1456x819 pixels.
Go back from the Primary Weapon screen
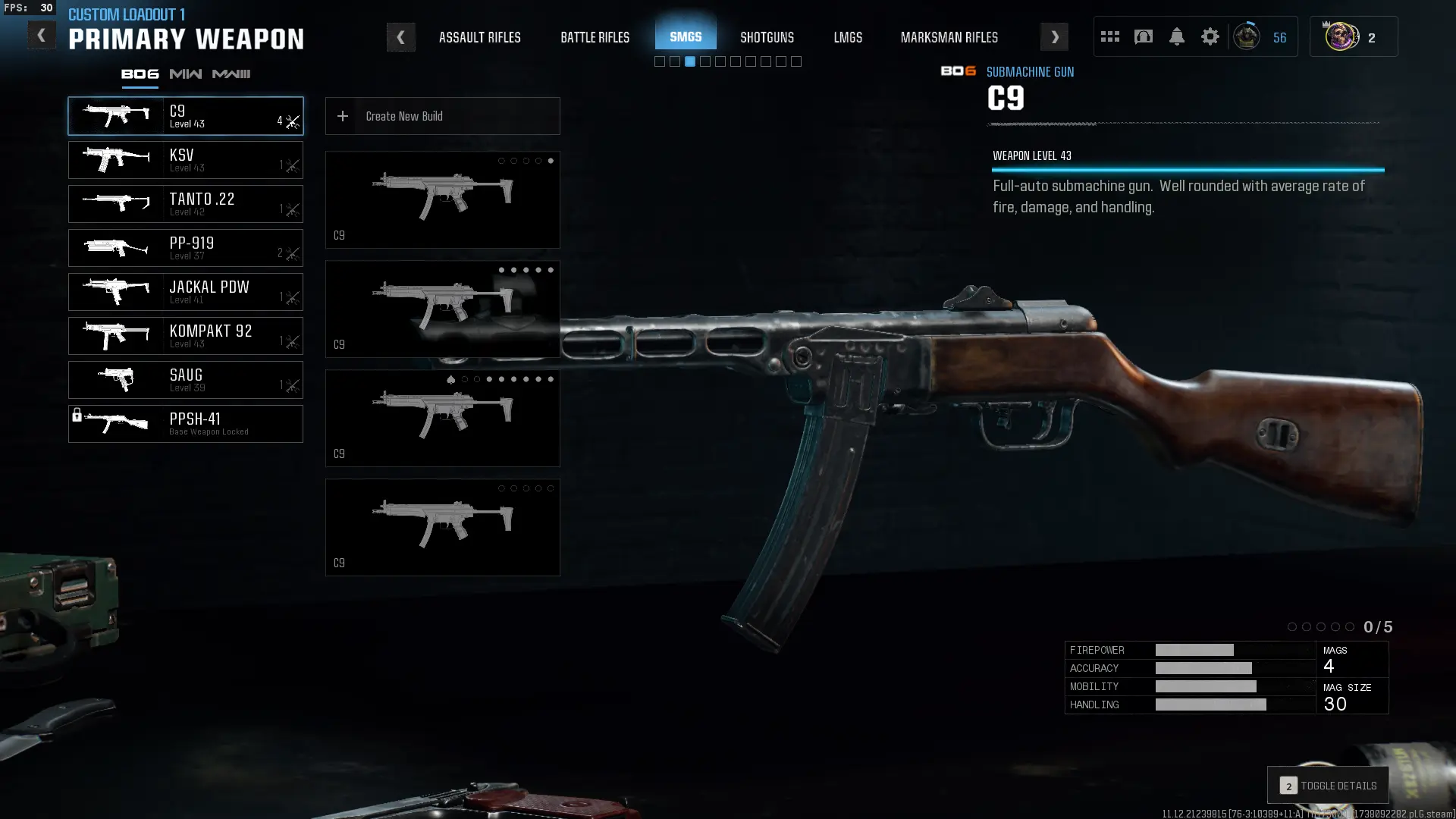click(41, 36)
